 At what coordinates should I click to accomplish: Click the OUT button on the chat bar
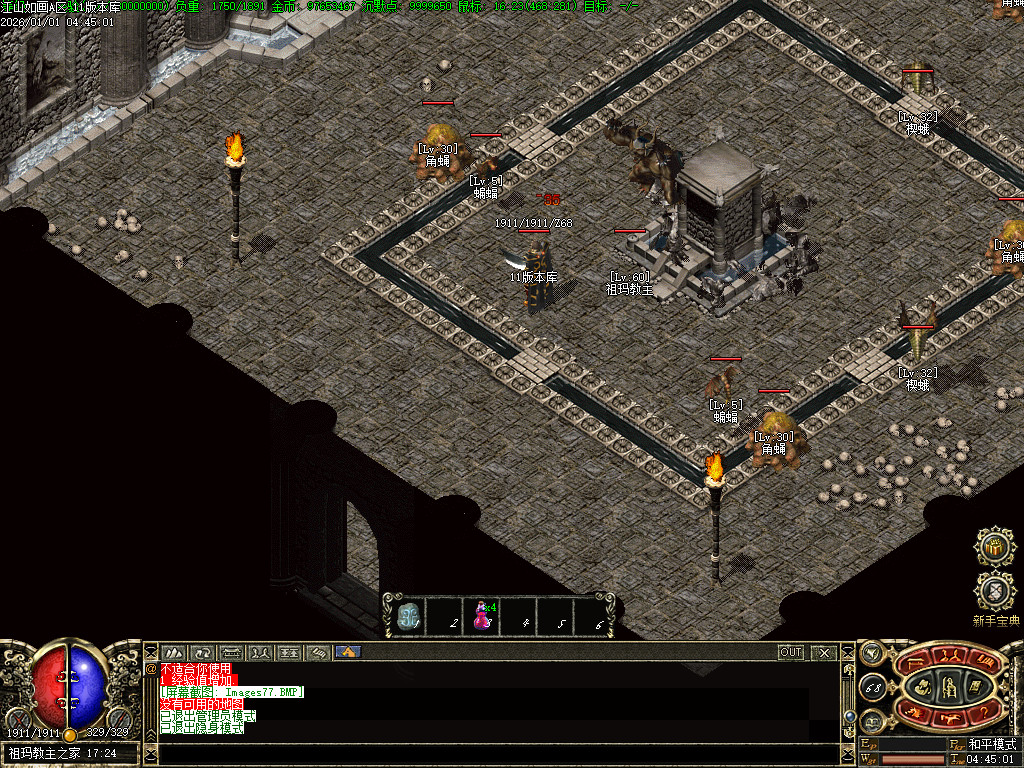(791, 653)
